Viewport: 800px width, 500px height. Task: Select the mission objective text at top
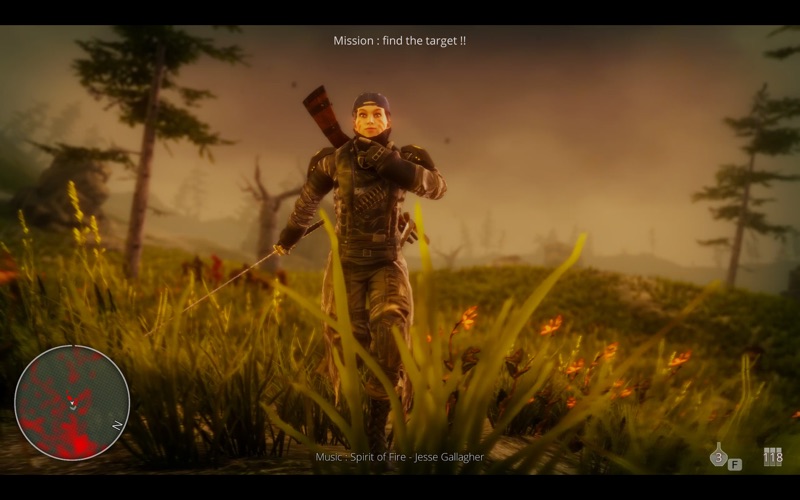[x=399, y=41]
